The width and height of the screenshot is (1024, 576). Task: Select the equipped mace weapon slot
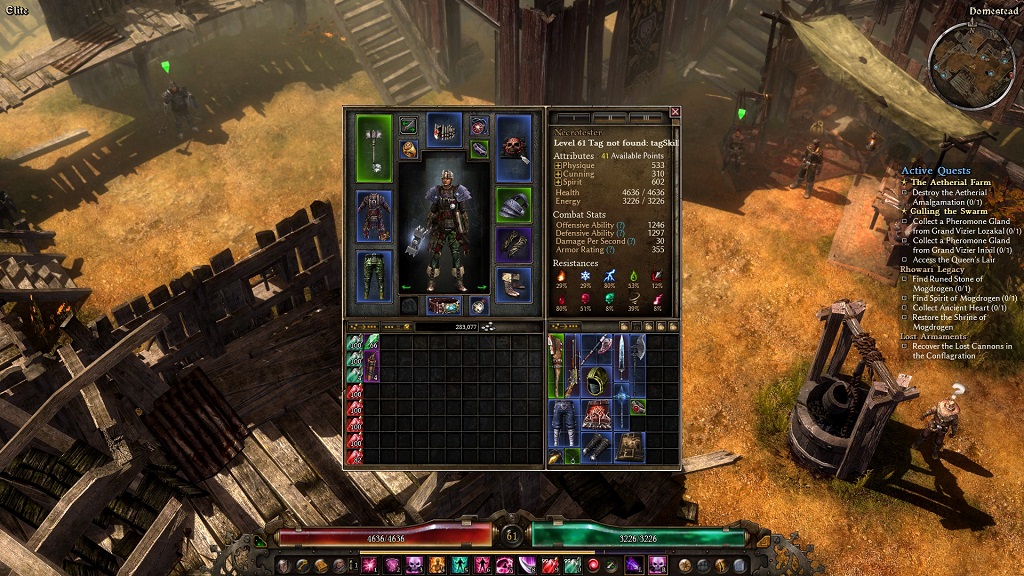pos(374,148)
